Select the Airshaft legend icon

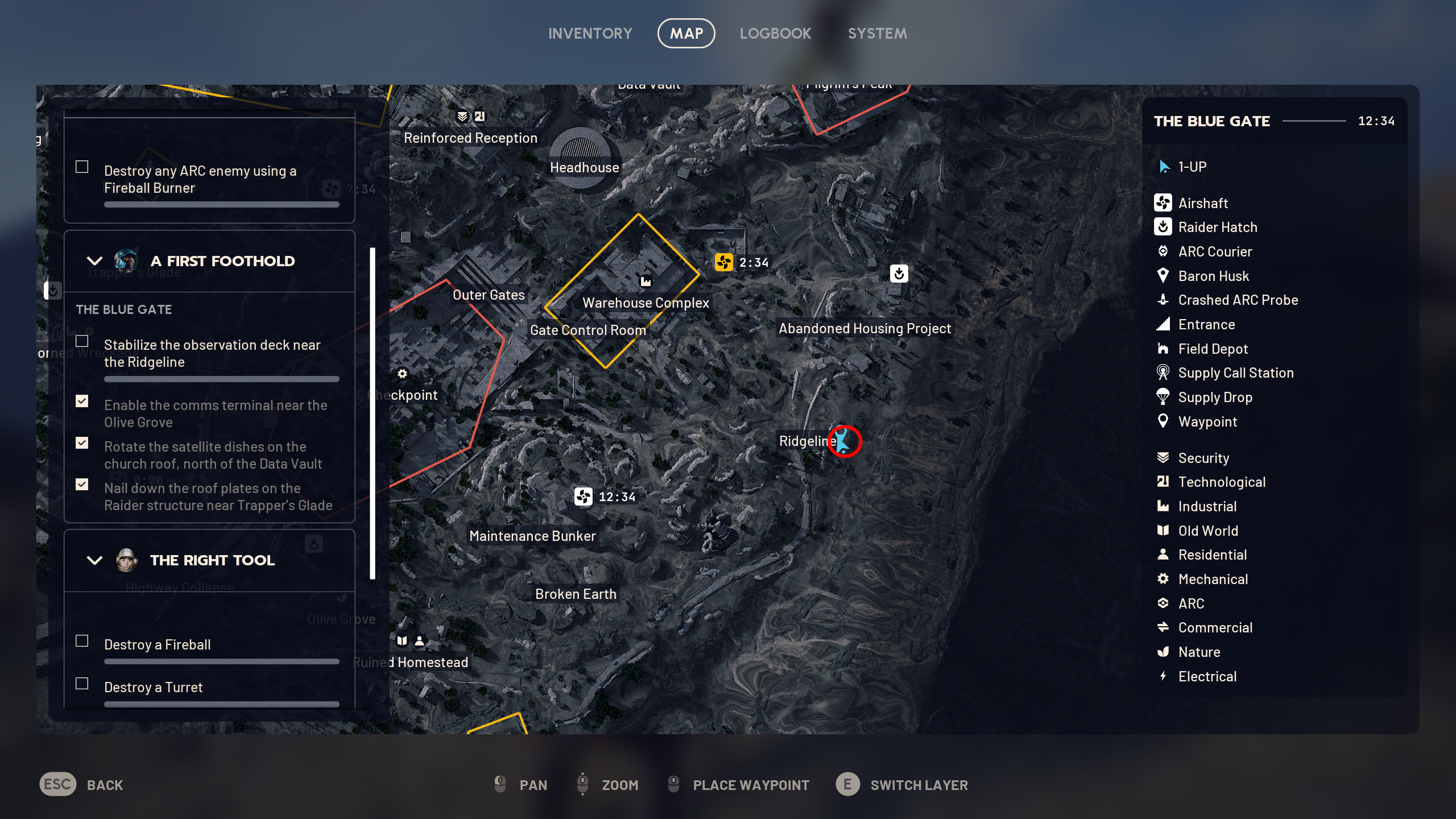(1164, 203)
